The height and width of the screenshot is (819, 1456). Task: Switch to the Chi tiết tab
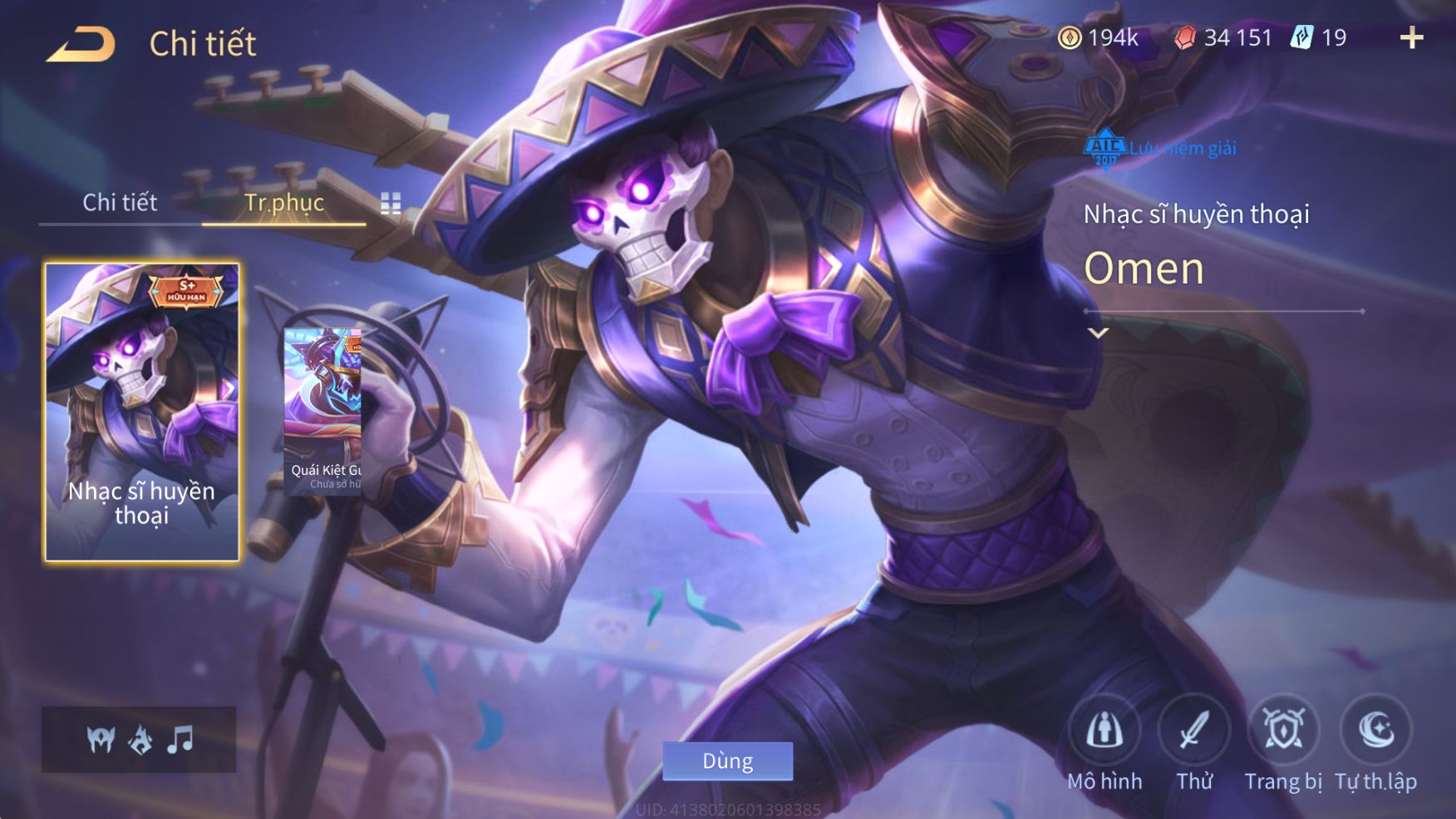click(x=120, y=202)
